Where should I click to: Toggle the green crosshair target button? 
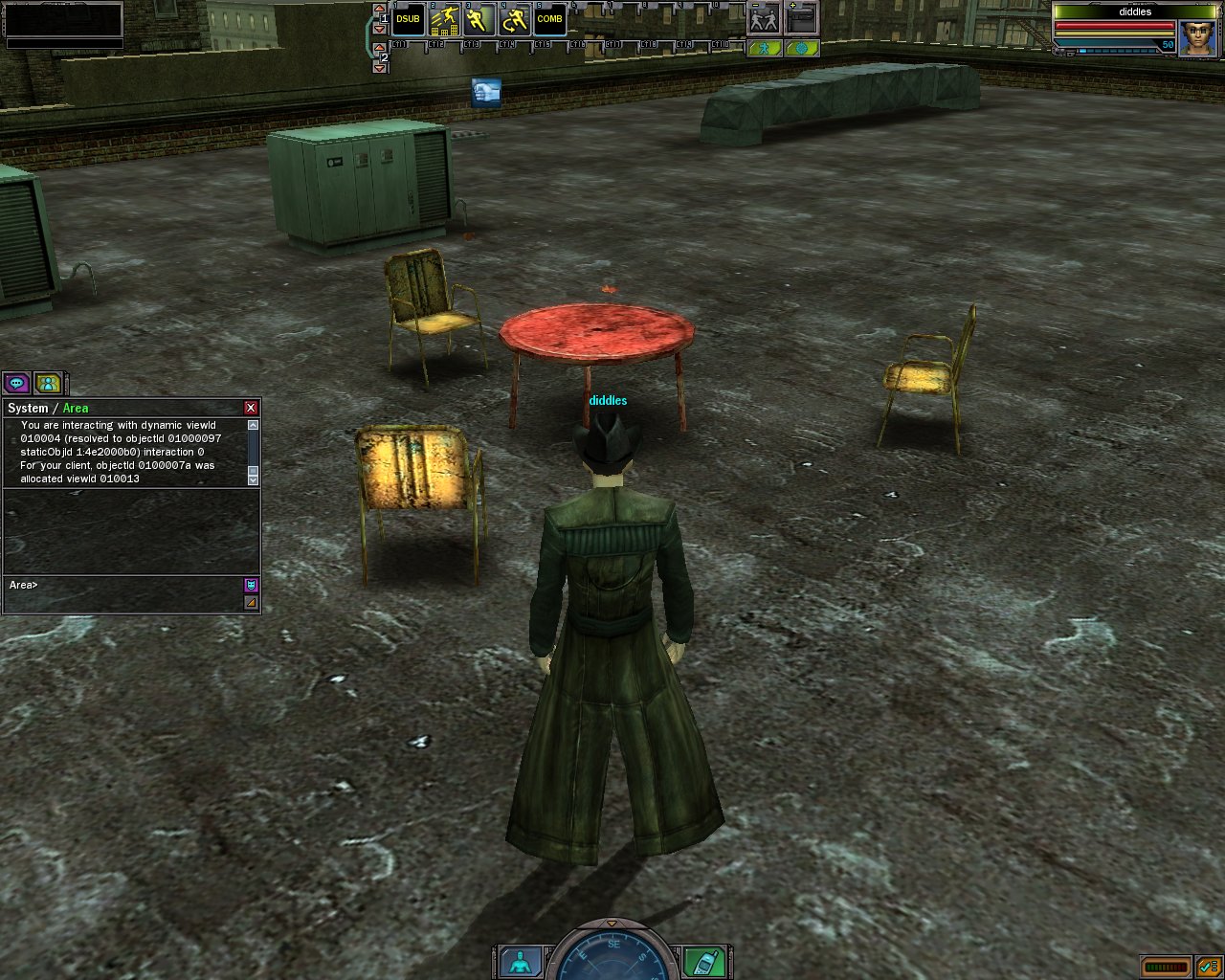[x=802, y=48]
